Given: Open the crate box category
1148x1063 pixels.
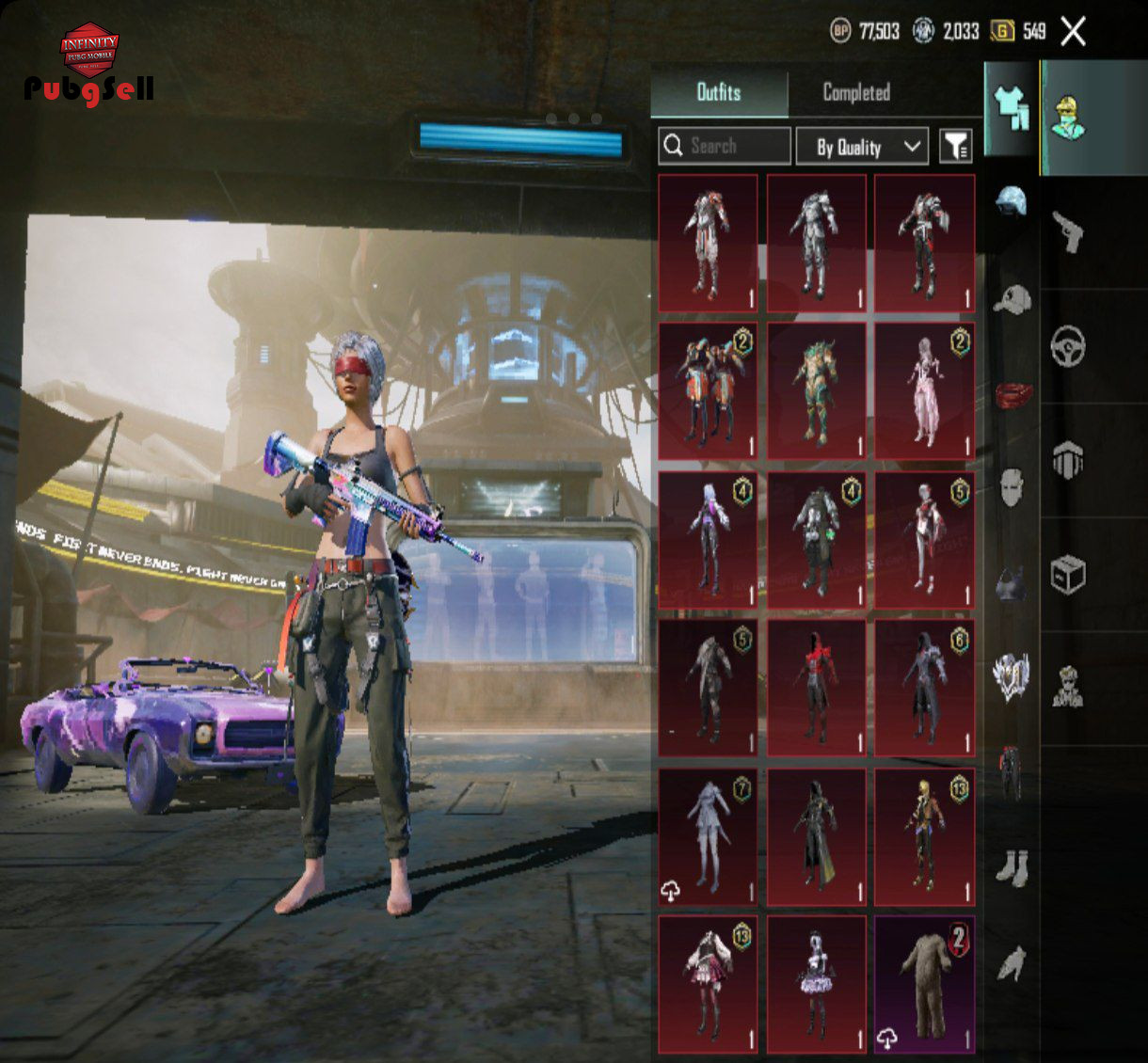Looking at the screenshot, I should [x=1068, y=574].
